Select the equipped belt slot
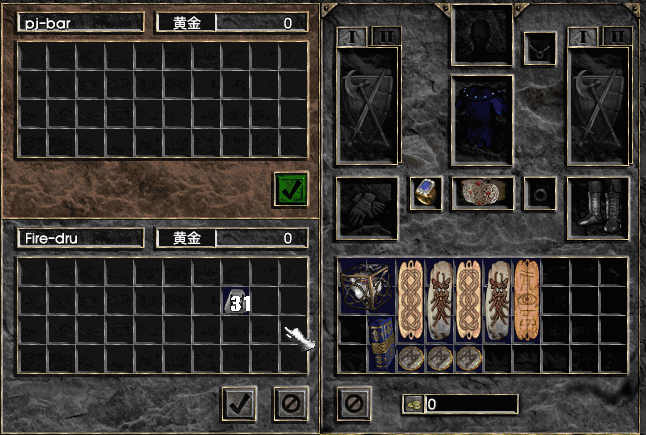The width and height of the screenshot is (646, 435). tap(481, 193)
